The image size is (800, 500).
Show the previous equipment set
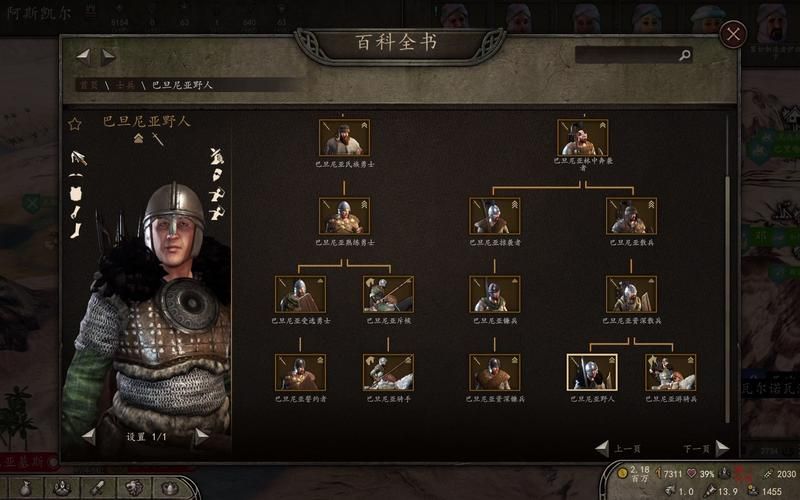tap(89, 436)
